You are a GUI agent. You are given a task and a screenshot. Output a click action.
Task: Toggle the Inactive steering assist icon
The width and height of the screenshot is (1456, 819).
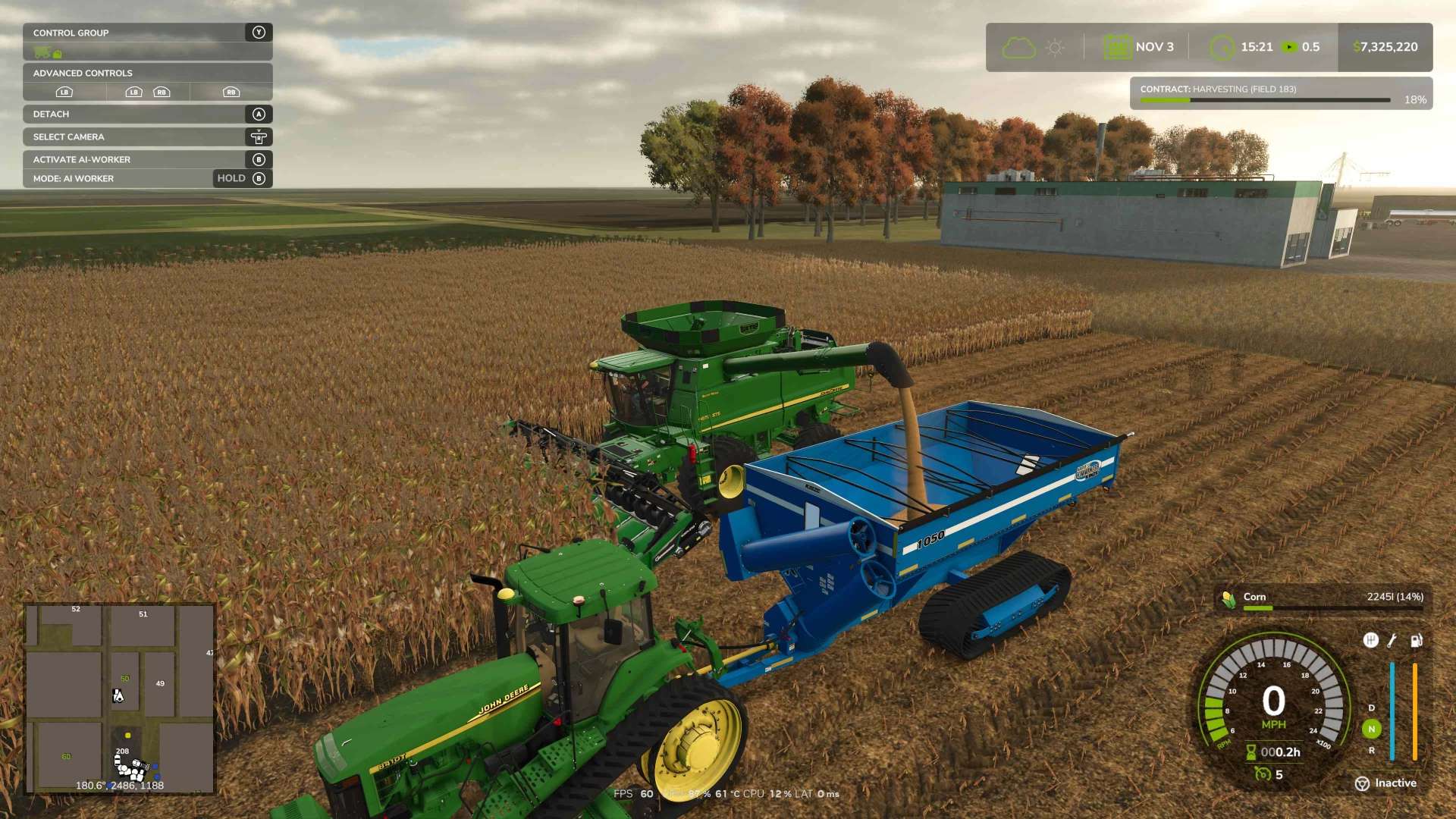click(x=1363, y=783)
